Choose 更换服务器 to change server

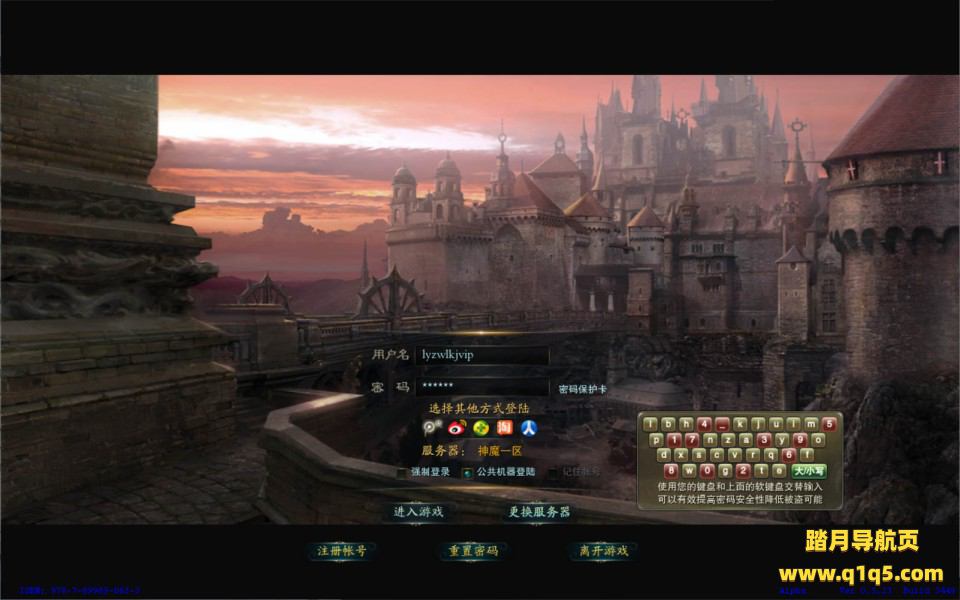pyautogui.click(x=539, y=511)
